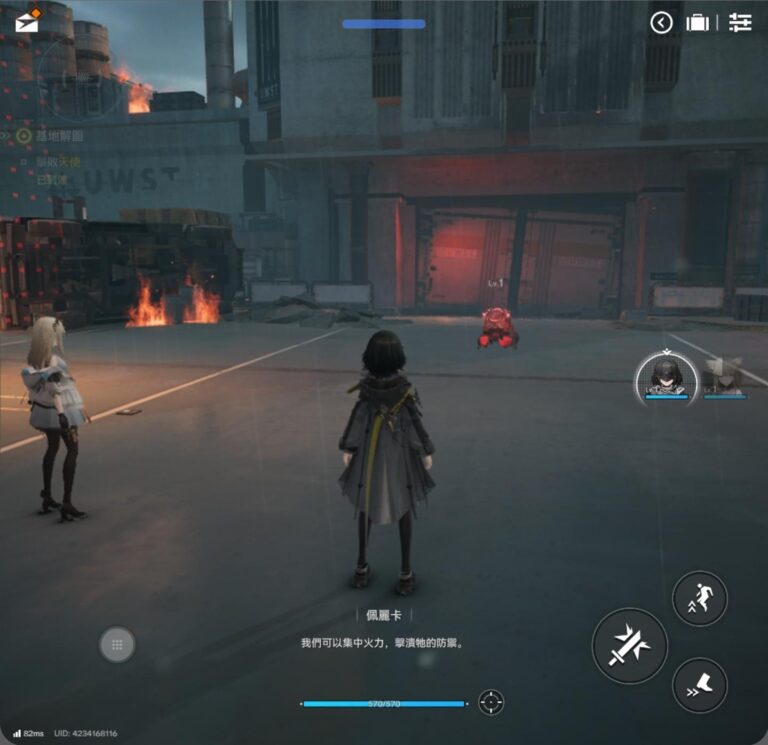This screenshot has width=768, height=745.
Task: Open the briefcase inventory
Action: click(x=698, y=22)
